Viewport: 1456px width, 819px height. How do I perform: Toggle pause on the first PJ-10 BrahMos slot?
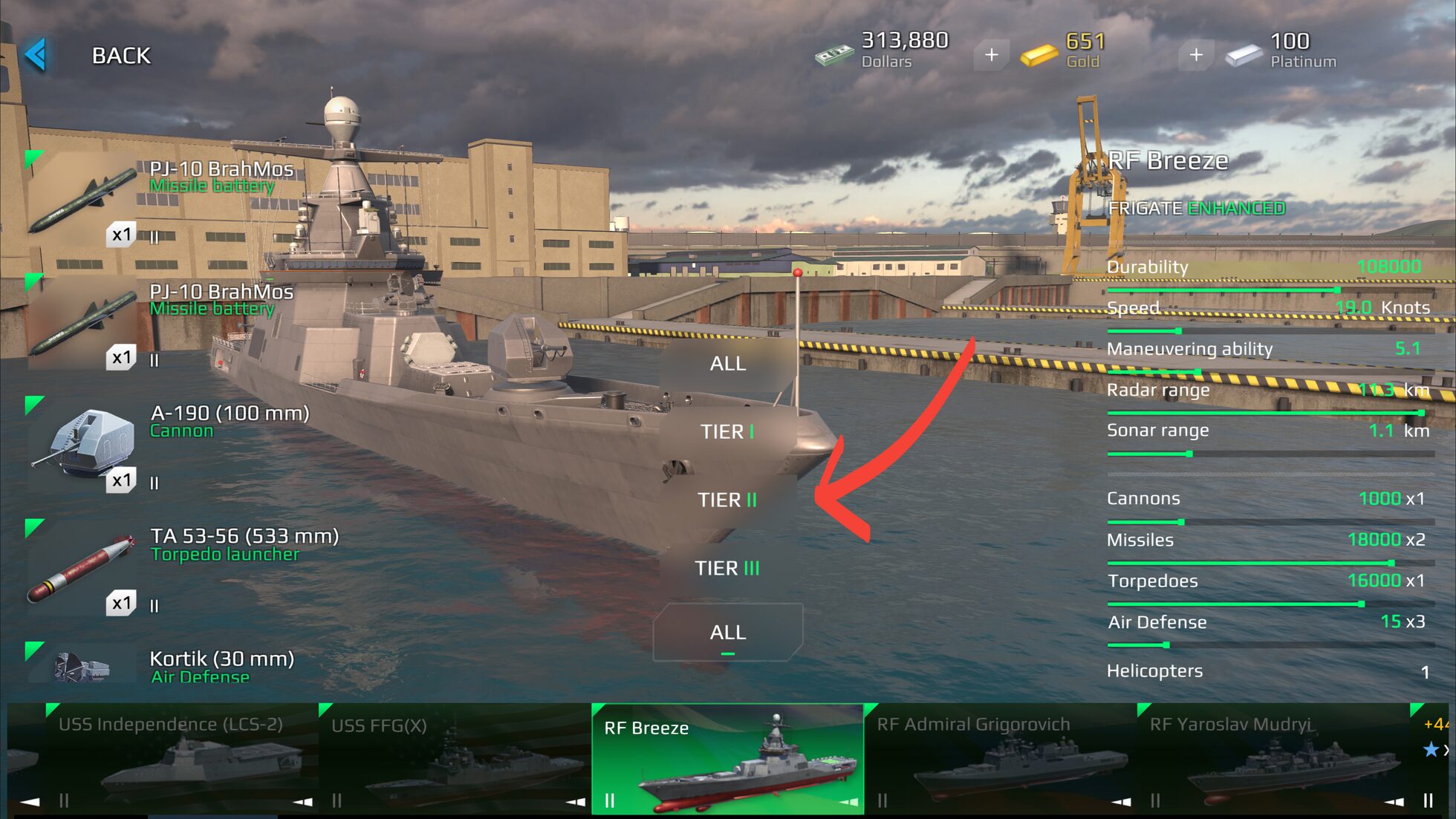click(155, 238)
